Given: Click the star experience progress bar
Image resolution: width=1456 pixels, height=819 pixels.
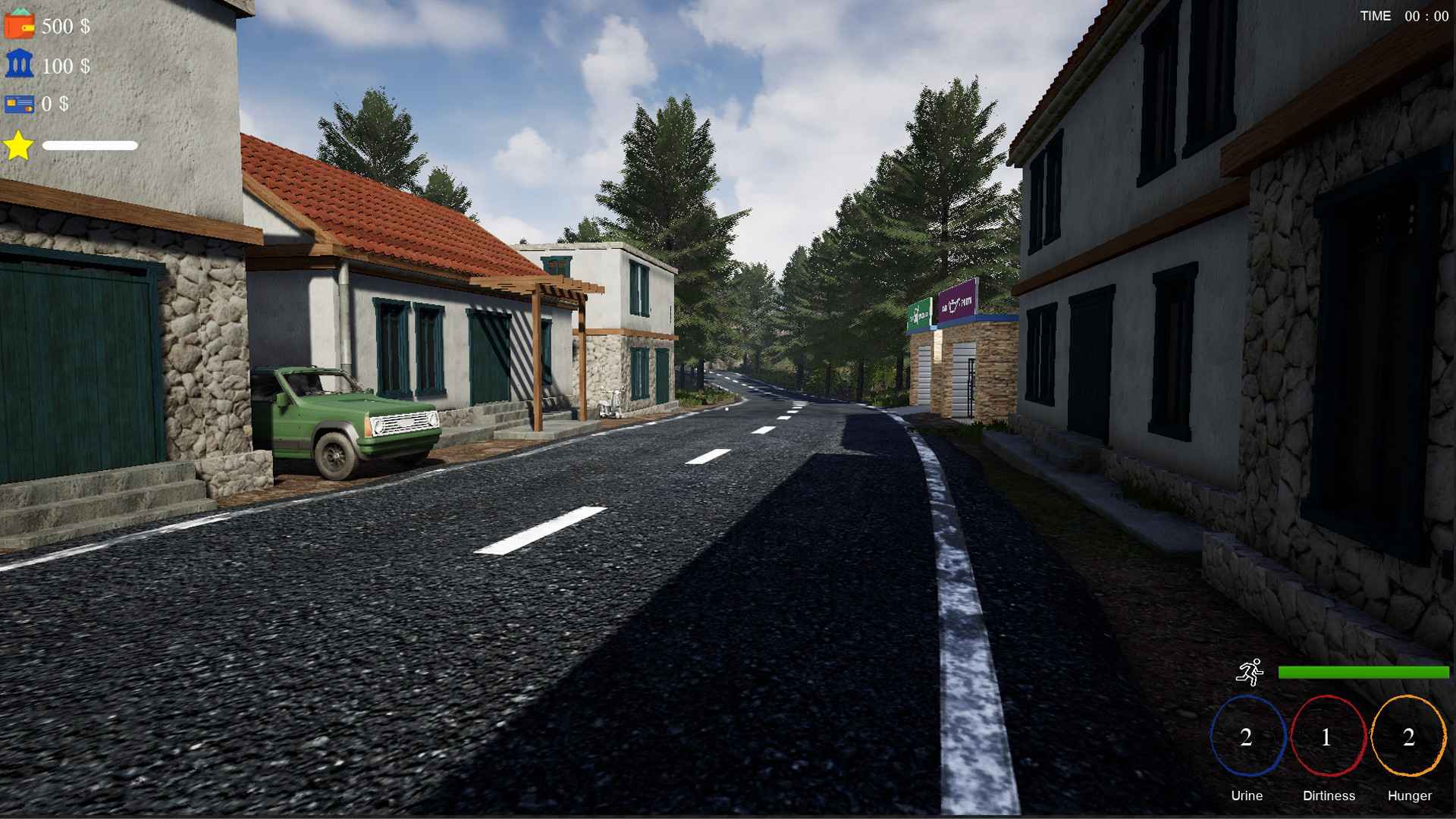Looking at the screenshot, I should [89, 144].
